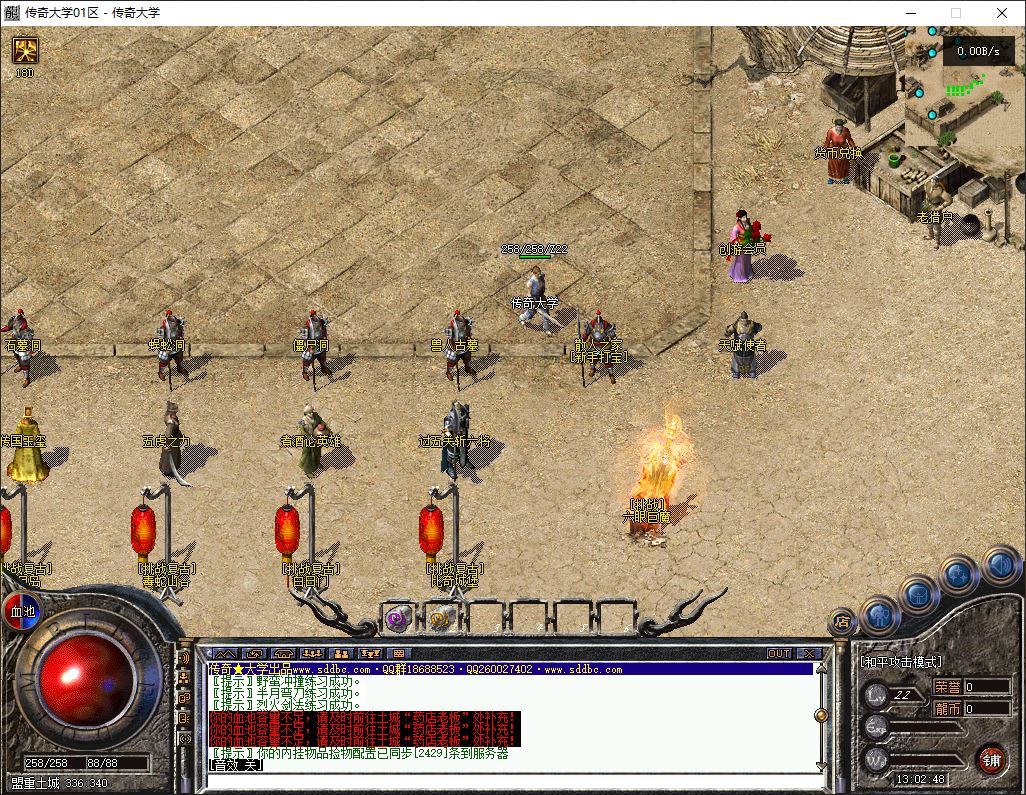Click the 血池 blood pool button
This screenshot has height=795, width=1026.
[22, 611]
